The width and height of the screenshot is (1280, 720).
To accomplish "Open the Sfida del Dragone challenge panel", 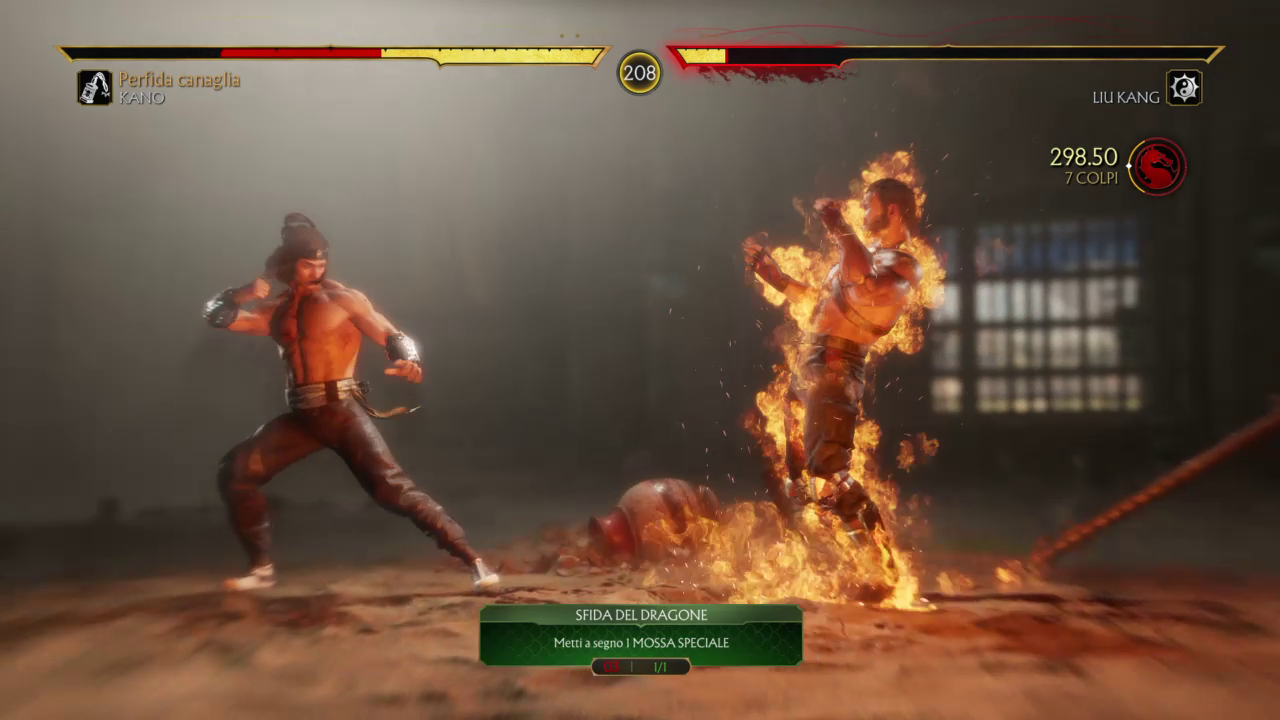I will pyautogui.click(x=640, y=634).
